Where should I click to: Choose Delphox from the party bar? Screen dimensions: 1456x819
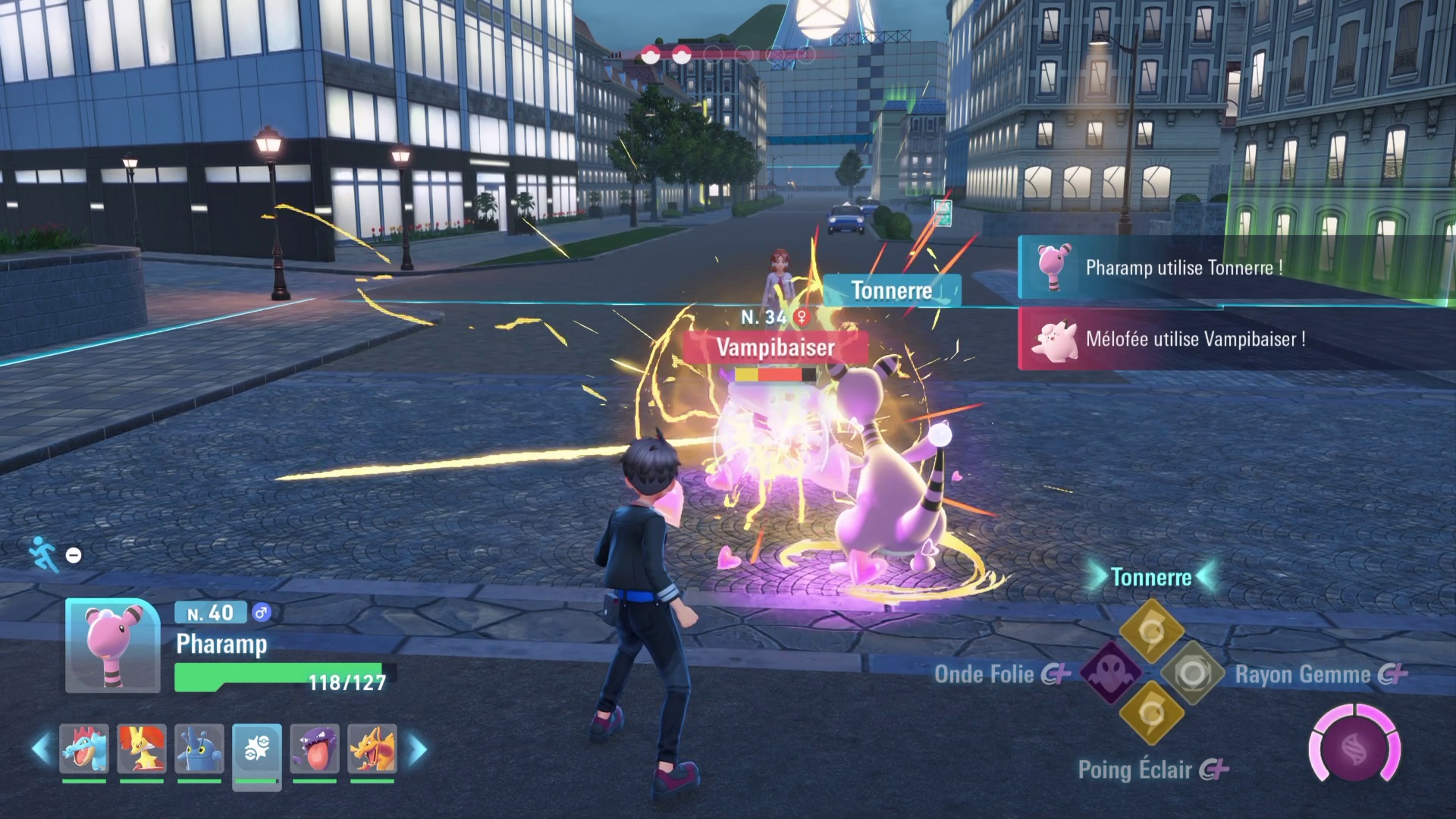coord(142,748)
